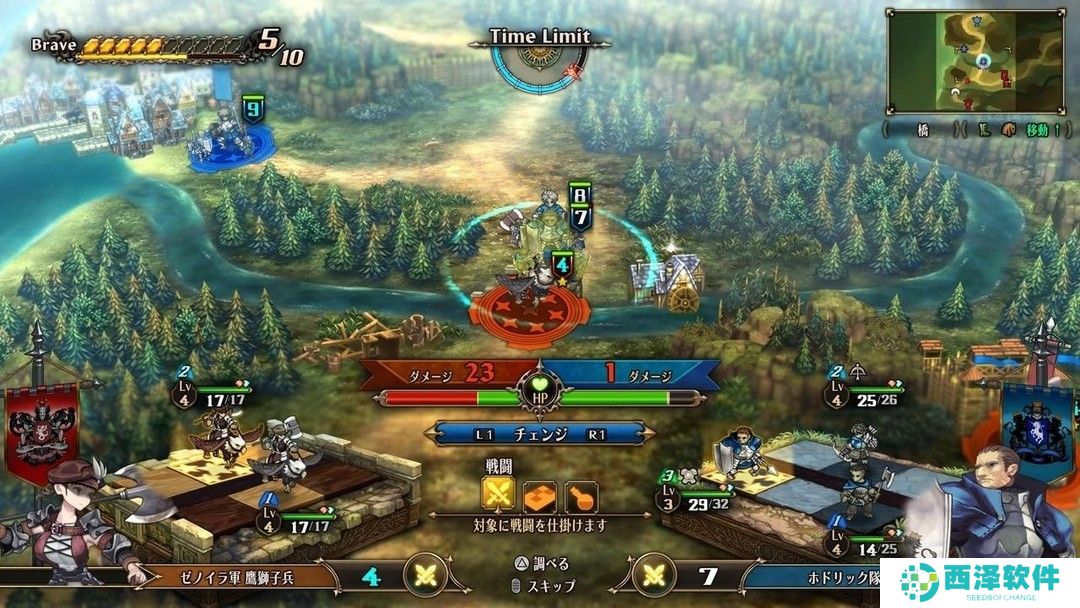Select the unit with the green 4 flag
This screenshot has height=608, width=1080.
[540, 283]
